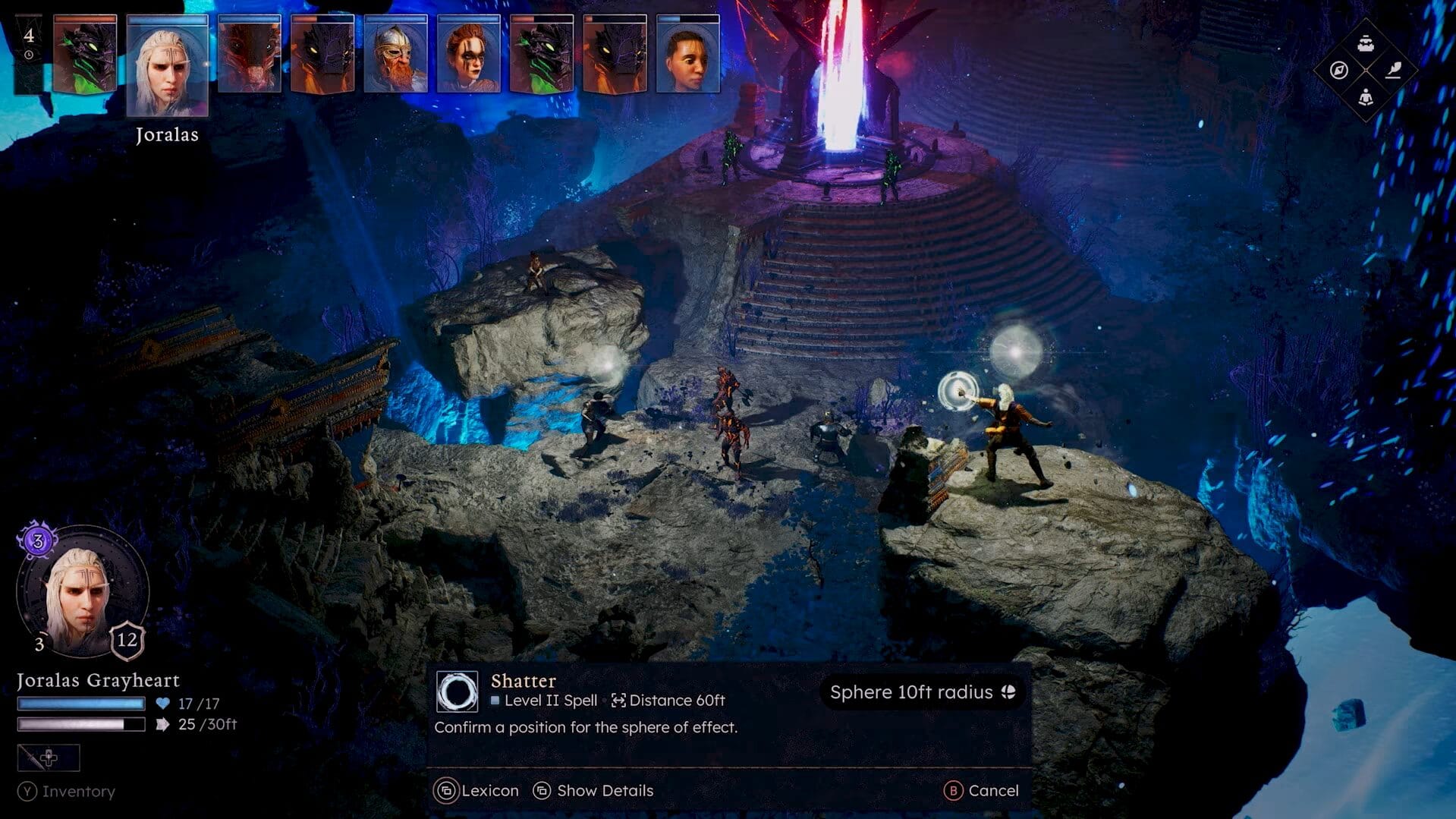Select the red-haired woman portrait in turn order

click(468, 55)
